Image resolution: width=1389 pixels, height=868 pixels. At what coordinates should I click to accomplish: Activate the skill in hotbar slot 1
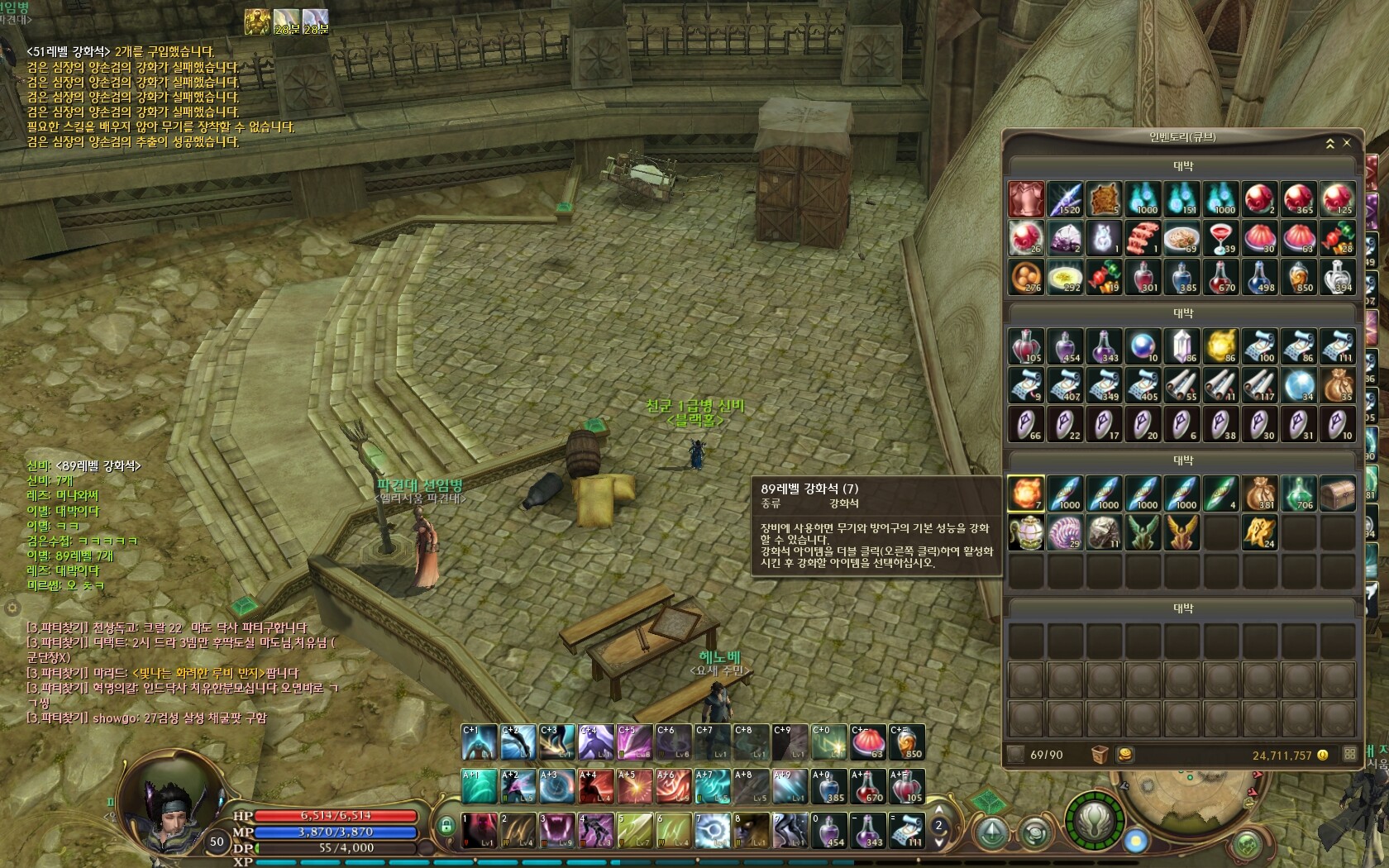point(480,831)
